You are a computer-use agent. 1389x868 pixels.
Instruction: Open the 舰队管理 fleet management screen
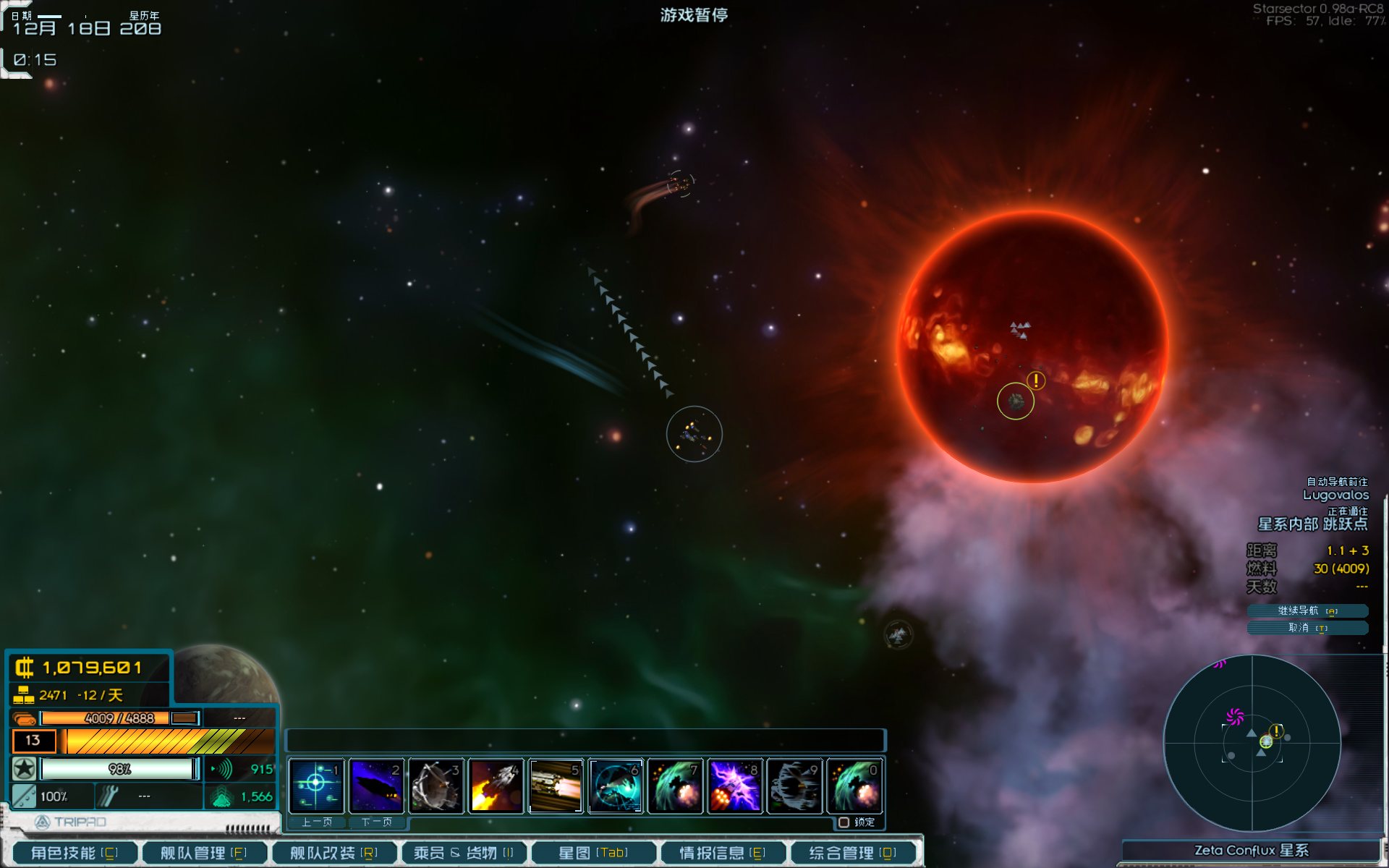click(x=203, y=853)
